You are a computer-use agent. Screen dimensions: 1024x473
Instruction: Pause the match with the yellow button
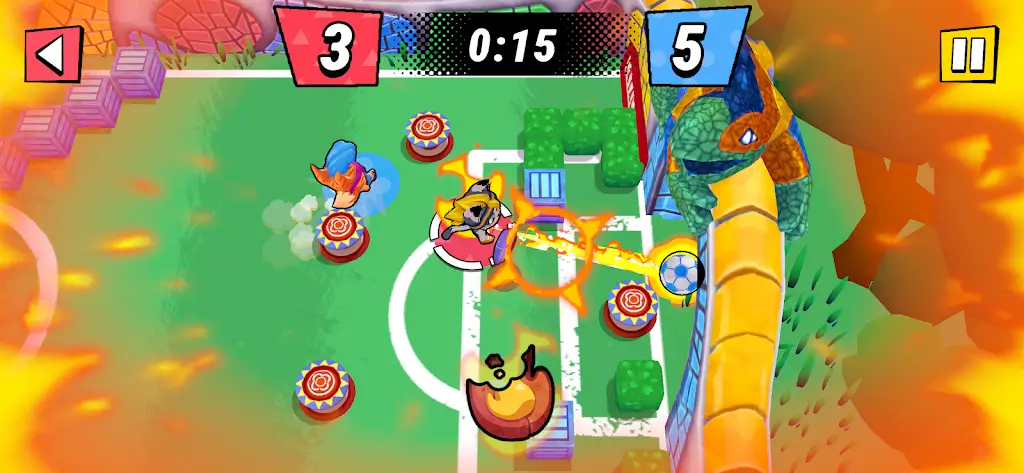click(x=968, y=53)
